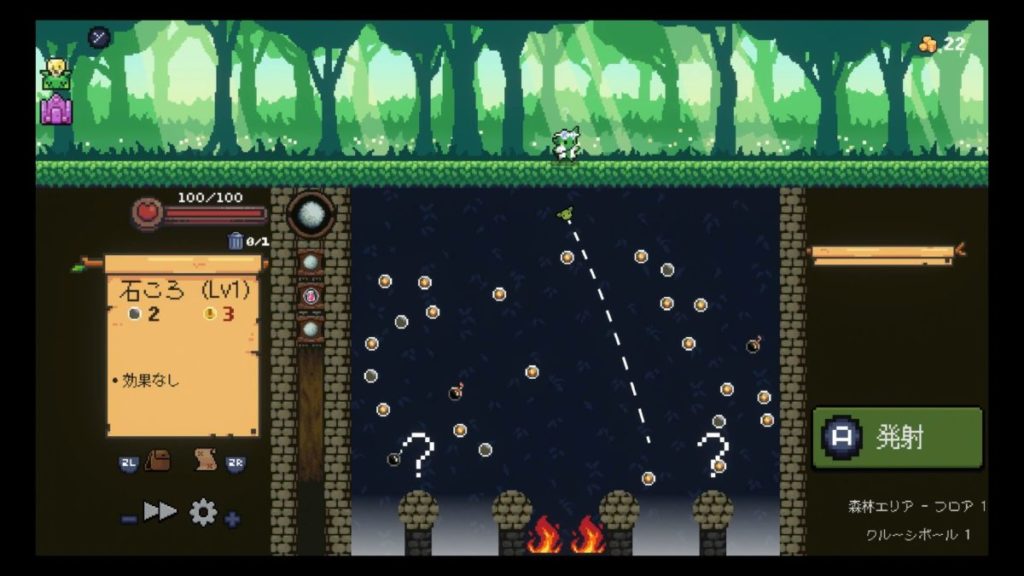This screenshot has width=1024, height=576.
Task: Click the 石ころ (Lv1) orb info scroll
Action: 182,346
